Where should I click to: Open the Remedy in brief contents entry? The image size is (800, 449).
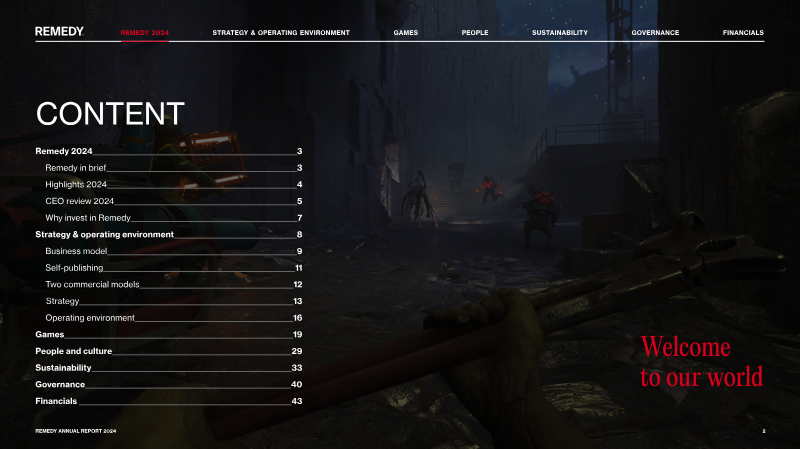point(76,167)
